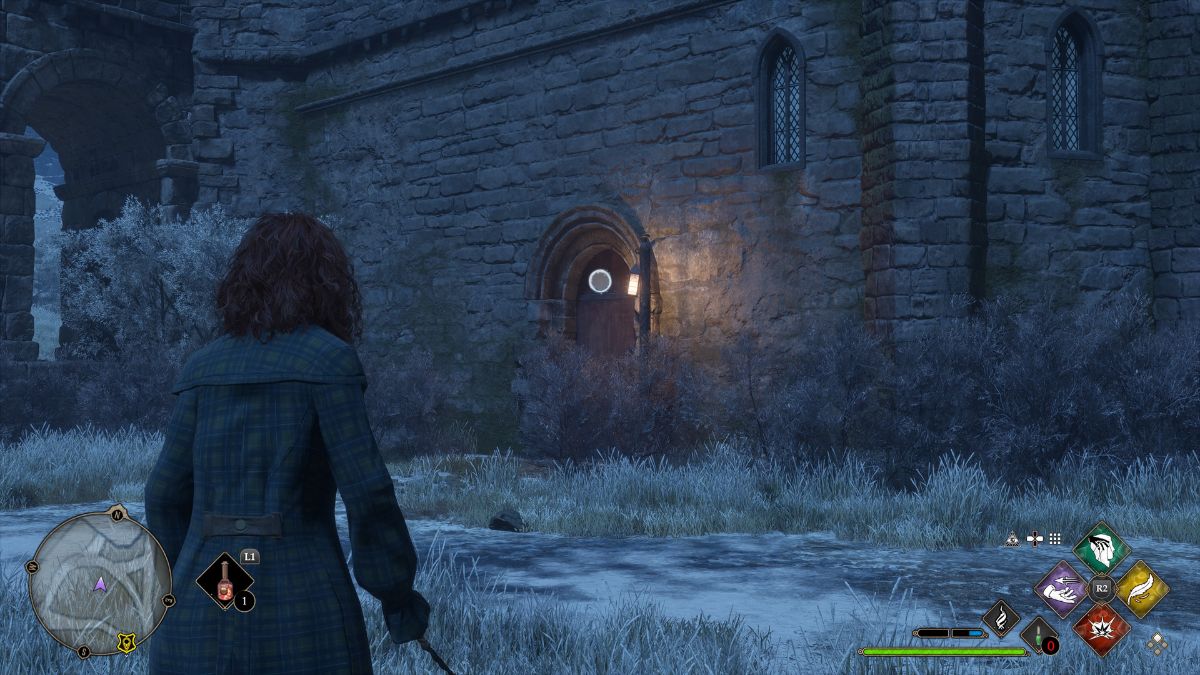The width and height of the screenshot is (1200, 675).
Task: Click the Revelio eye triangle icon
Action: [1013, 538]
